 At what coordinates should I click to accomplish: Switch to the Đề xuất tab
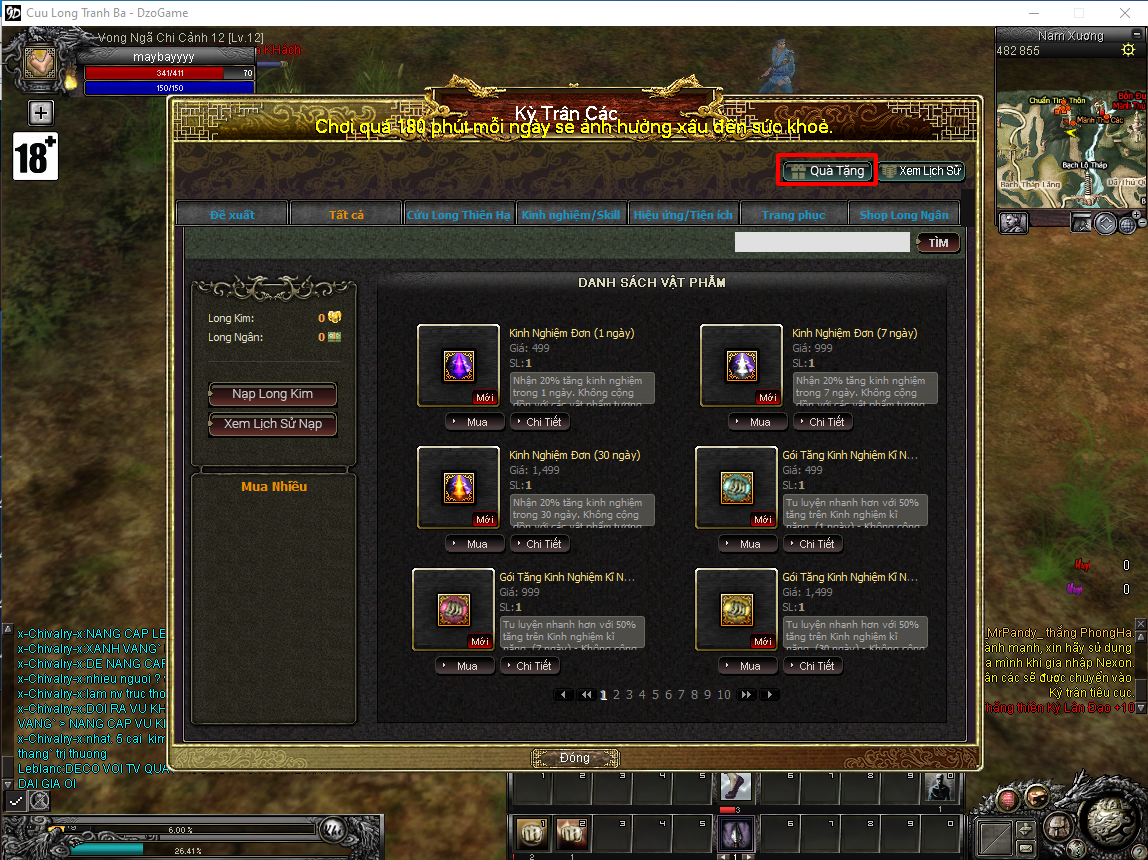(232, 214)
